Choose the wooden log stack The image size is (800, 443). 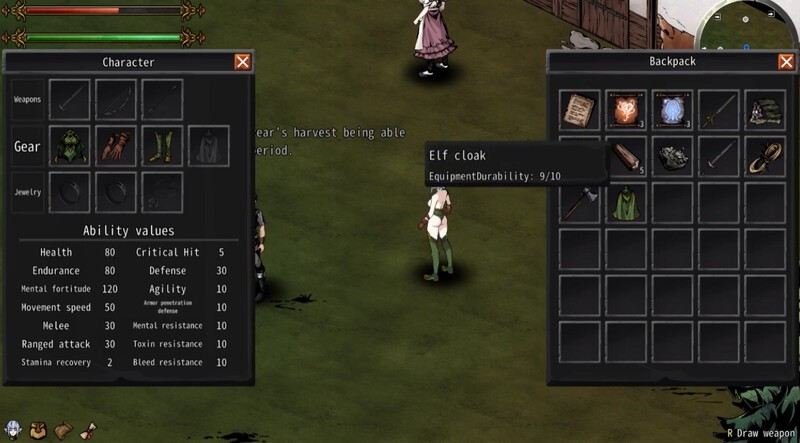(626, 156)
